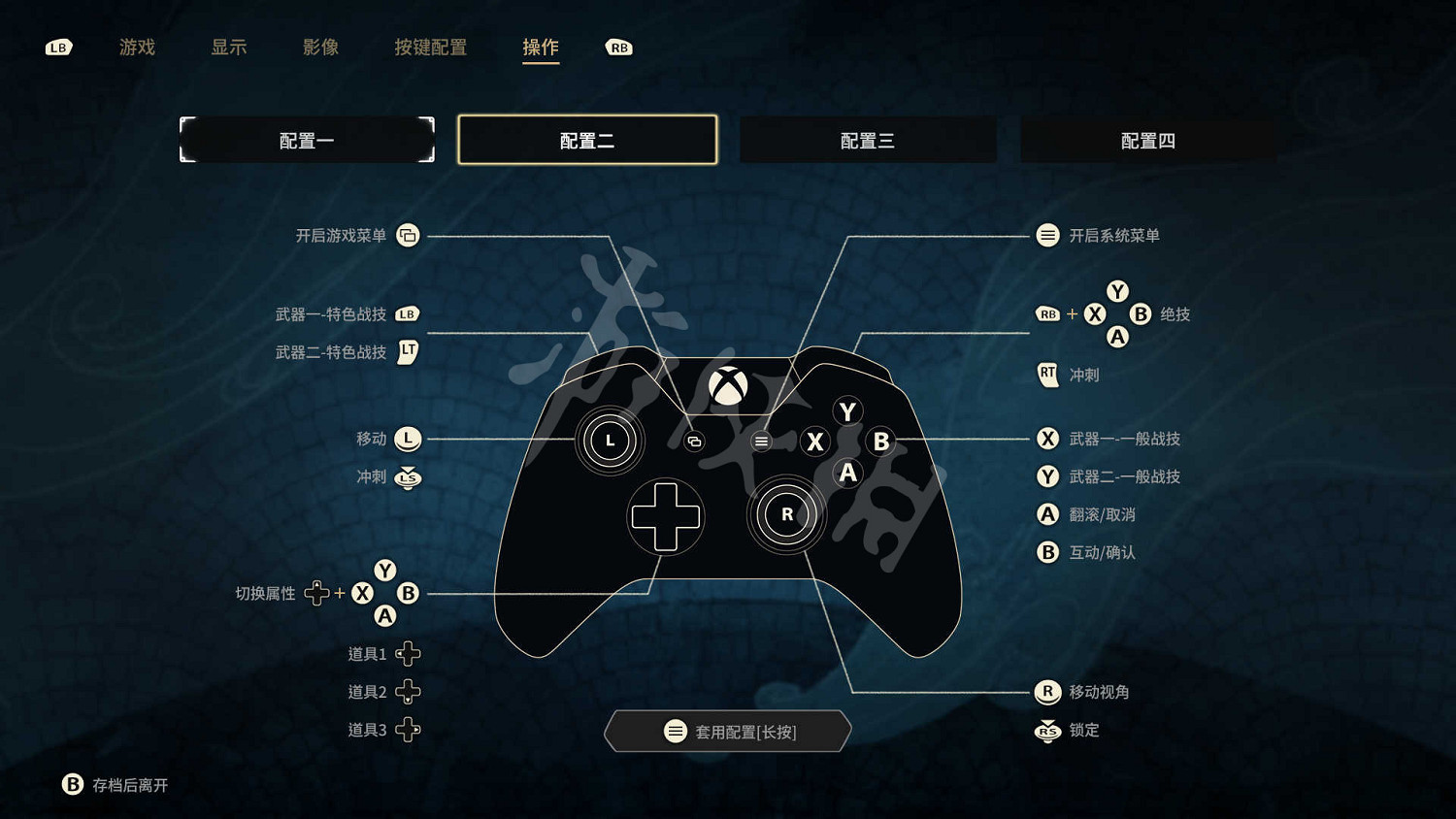Open the 显示 settings section
The width and height of the screenshot is (1456, 819).
coord(229,48)
